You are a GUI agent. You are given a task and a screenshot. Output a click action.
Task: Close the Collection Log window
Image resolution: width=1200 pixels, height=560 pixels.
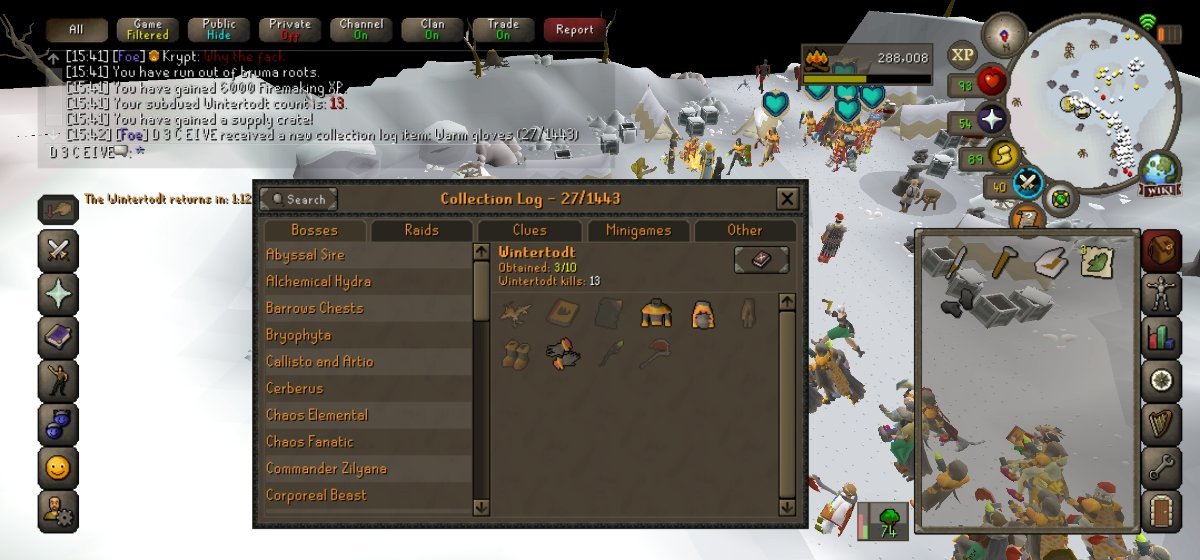tap(787, 199)
